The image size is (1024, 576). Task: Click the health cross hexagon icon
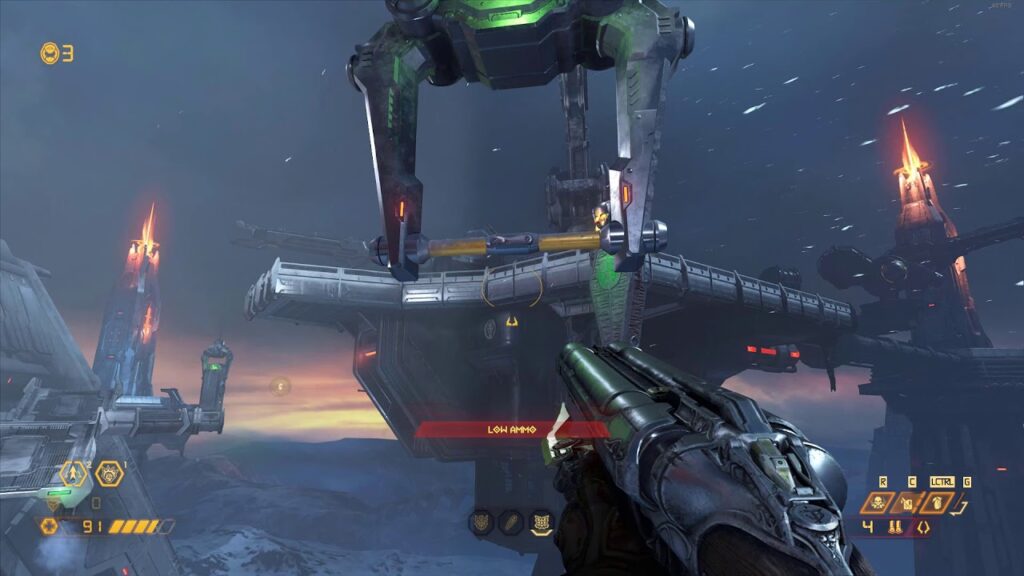coord(49,525)
